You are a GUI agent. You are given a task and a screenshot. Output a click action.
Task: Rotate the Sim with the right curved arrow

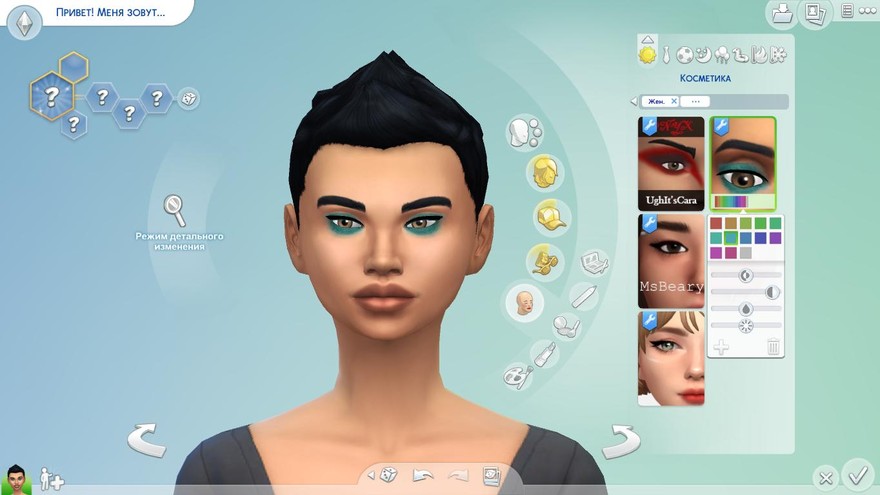620,441
